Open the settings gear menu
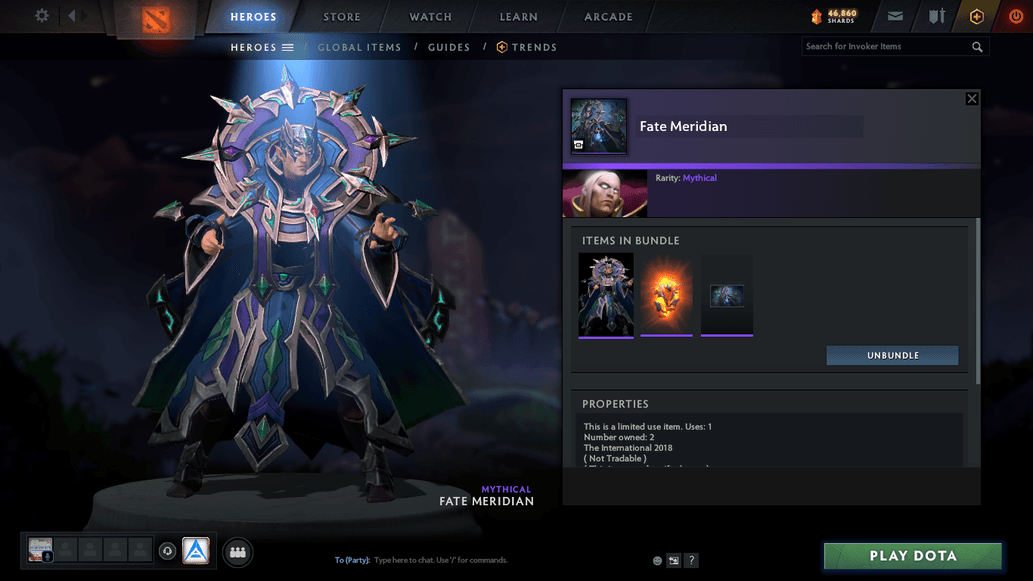Screen dimensions: 1033x581 pos(42,16)
